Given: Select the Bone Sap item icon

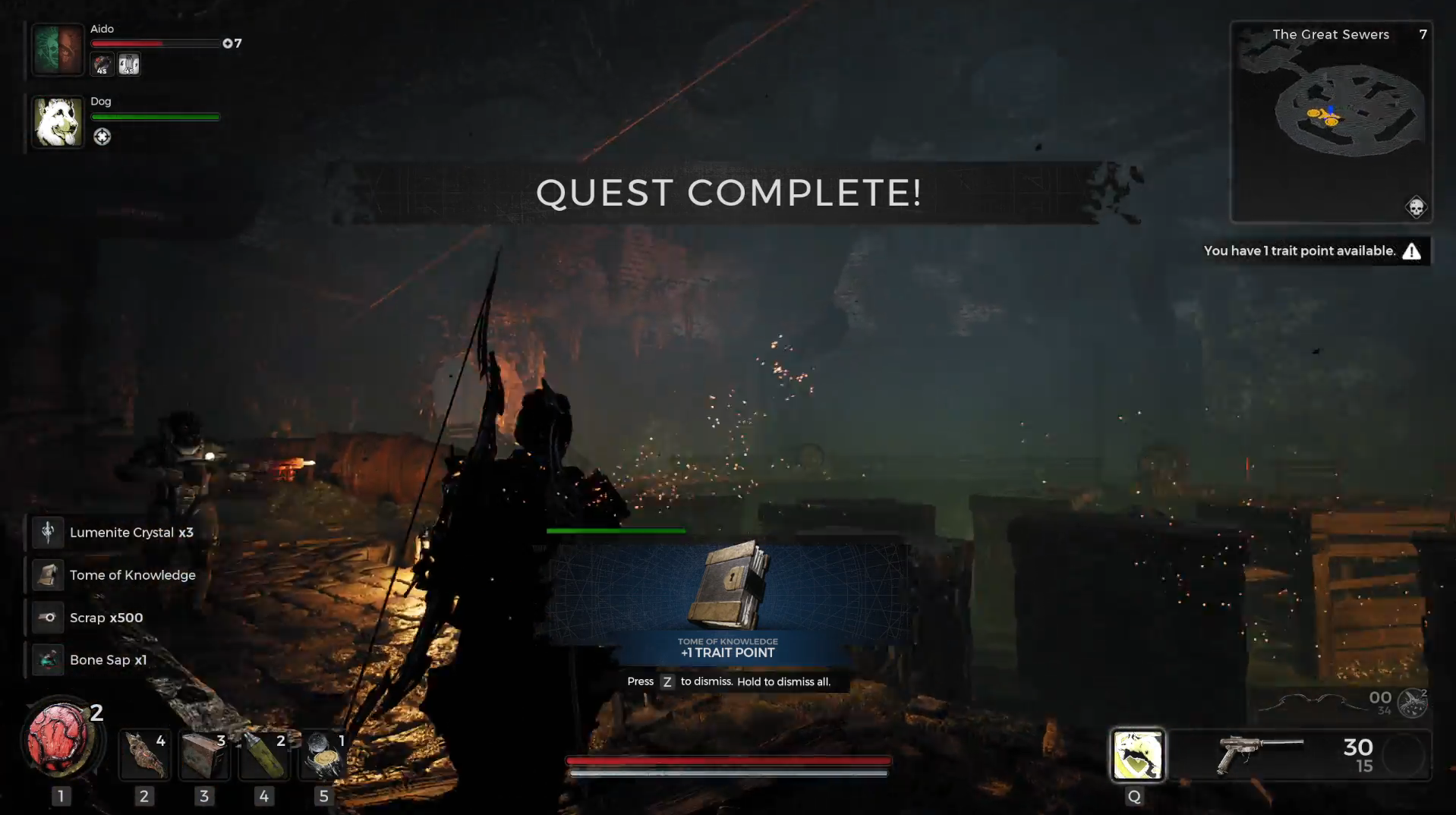Looking at the screenshot, I should point(47,659).
